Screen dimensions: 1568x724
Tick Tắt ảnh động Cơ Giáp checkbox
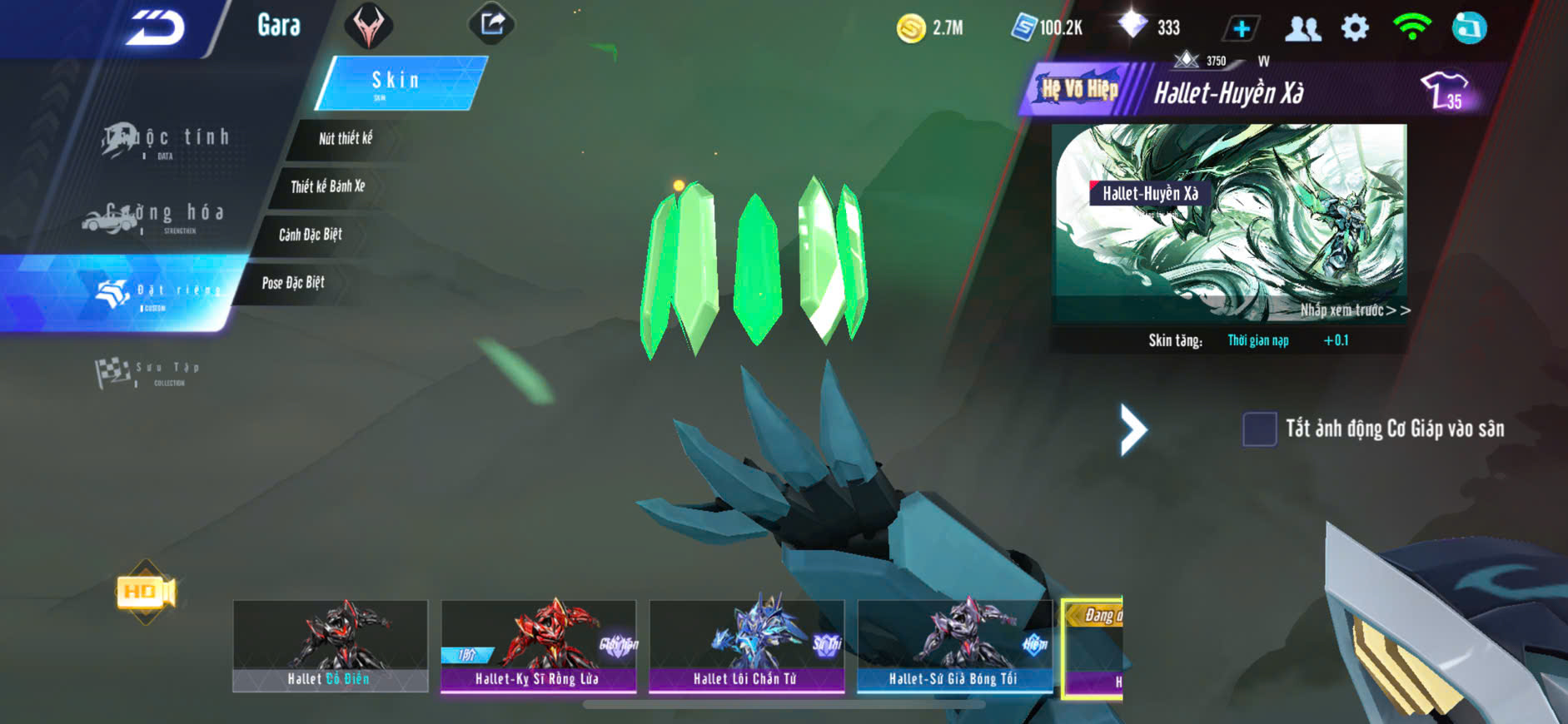coord(1259,429)
